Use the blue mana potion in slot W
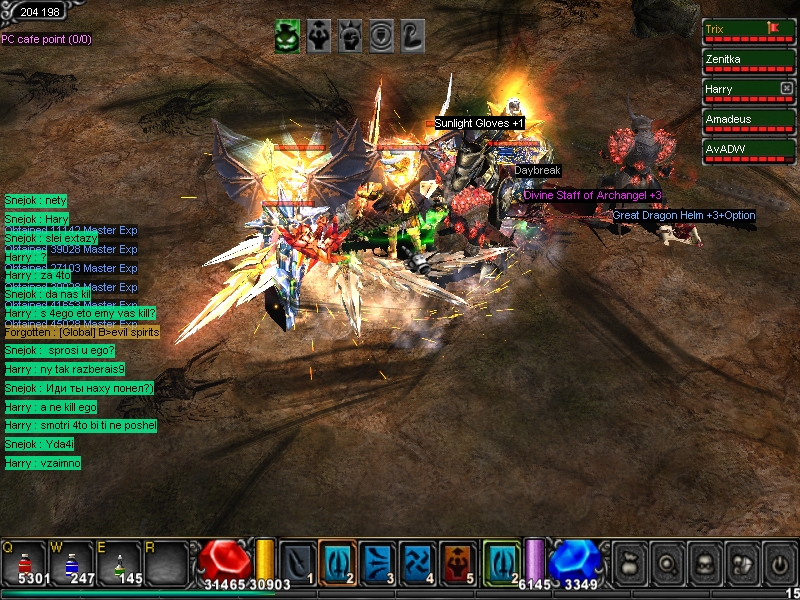 (73, 563)
